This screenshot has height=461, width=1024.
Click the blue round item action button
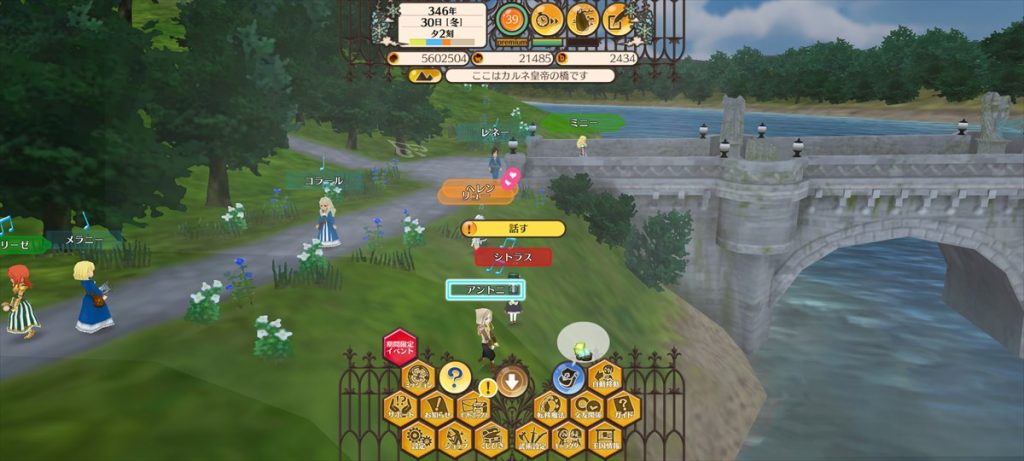pos(568,378)
